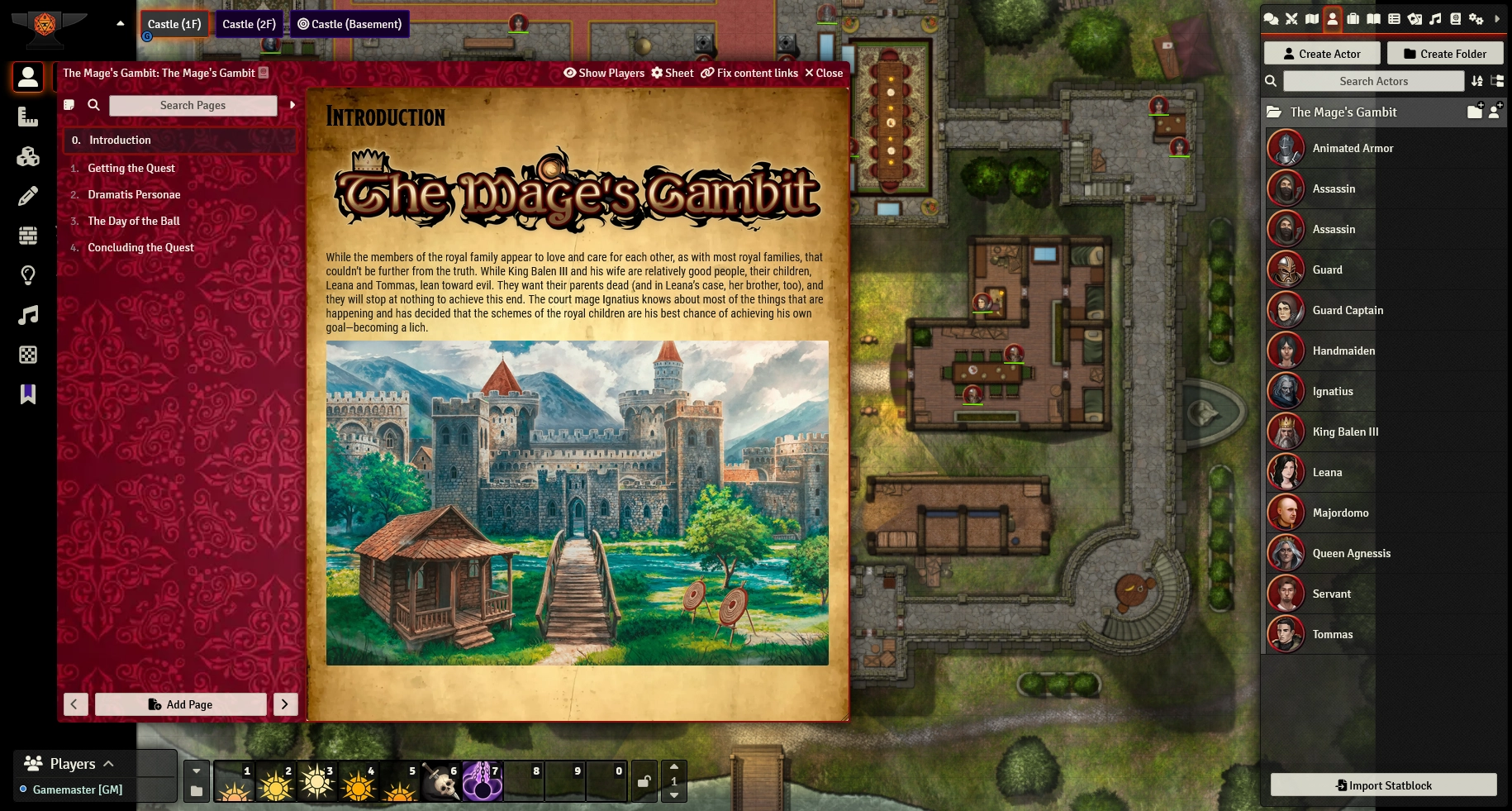Open the Castle (Basement) scene

[349, 24]
